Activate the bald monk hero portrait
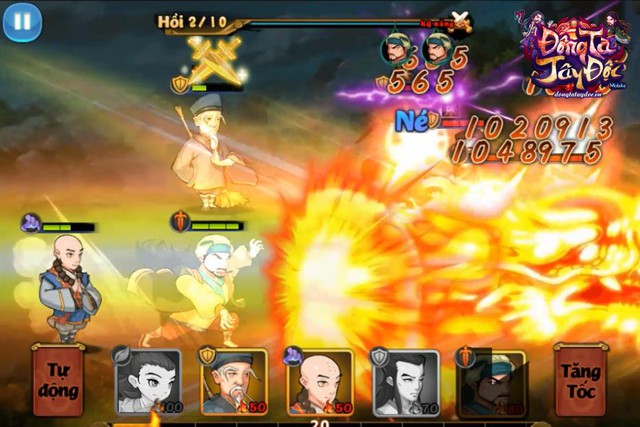 click(320, 381)
